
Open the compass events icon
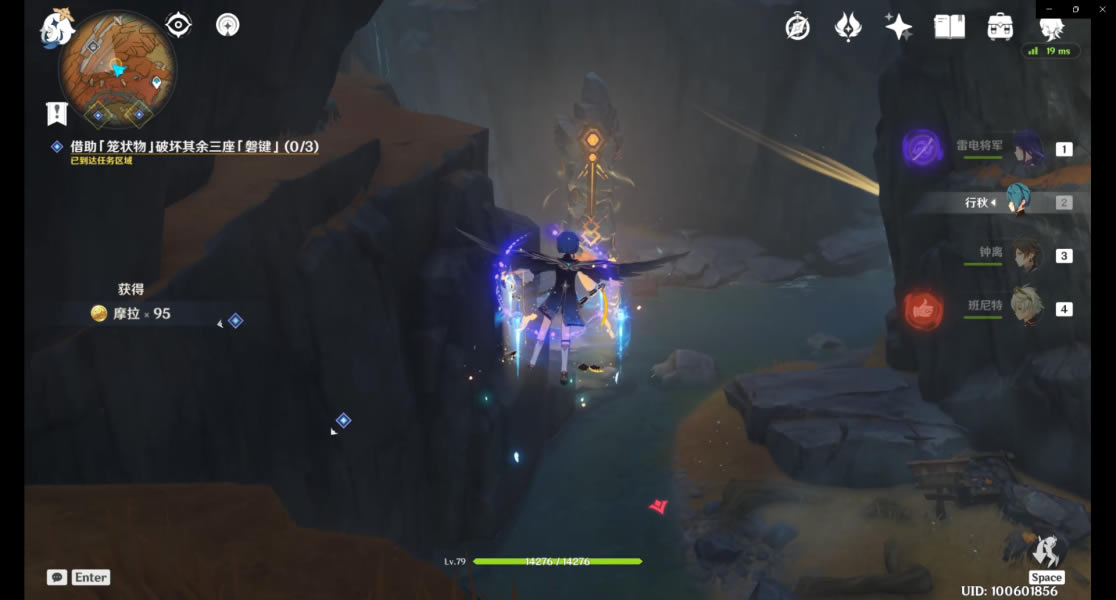coord(797,27)
